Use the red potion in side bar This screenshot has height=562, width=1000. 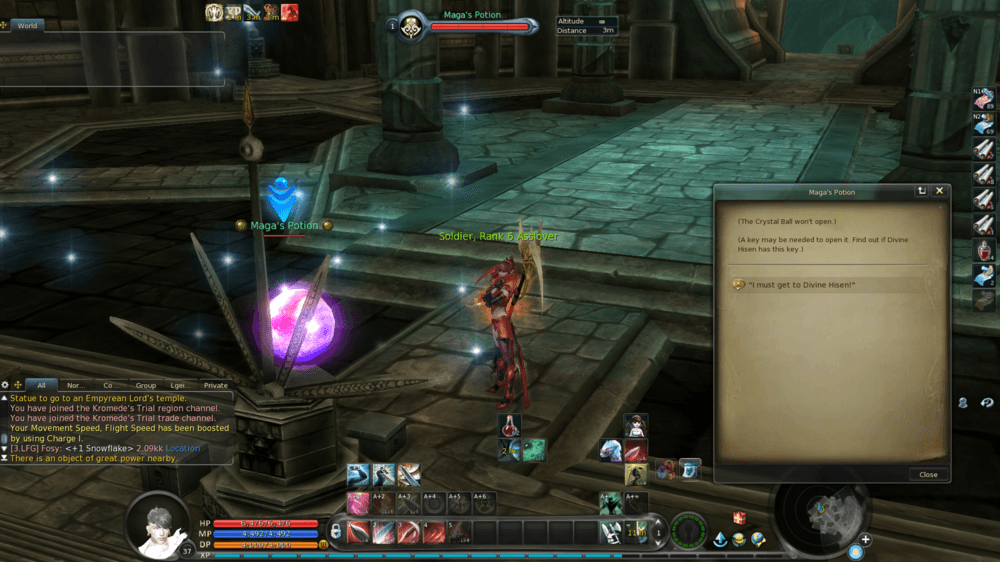click(984, 249)
